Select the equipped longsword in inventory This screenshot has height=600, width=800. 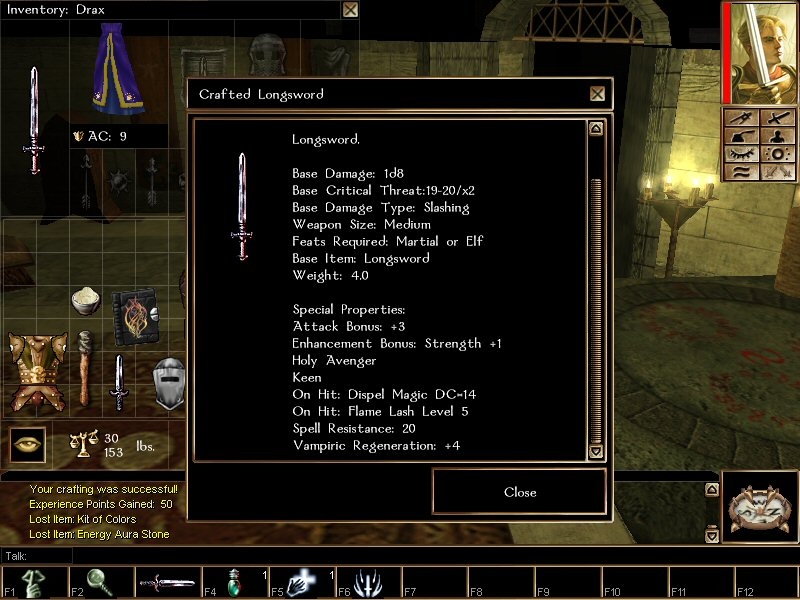pos(34,120)
